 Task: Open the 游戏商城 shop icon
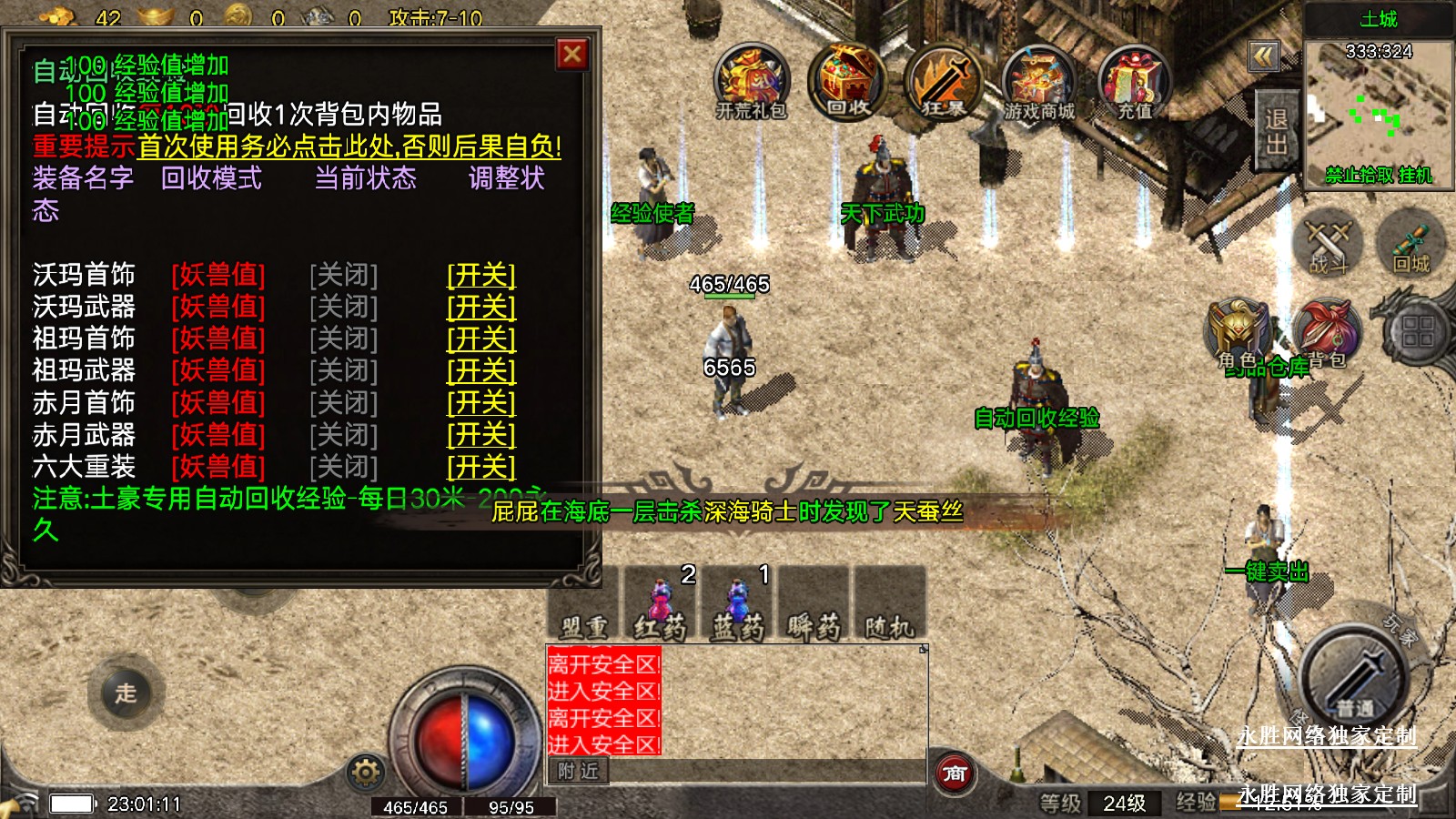[1039, 82]
